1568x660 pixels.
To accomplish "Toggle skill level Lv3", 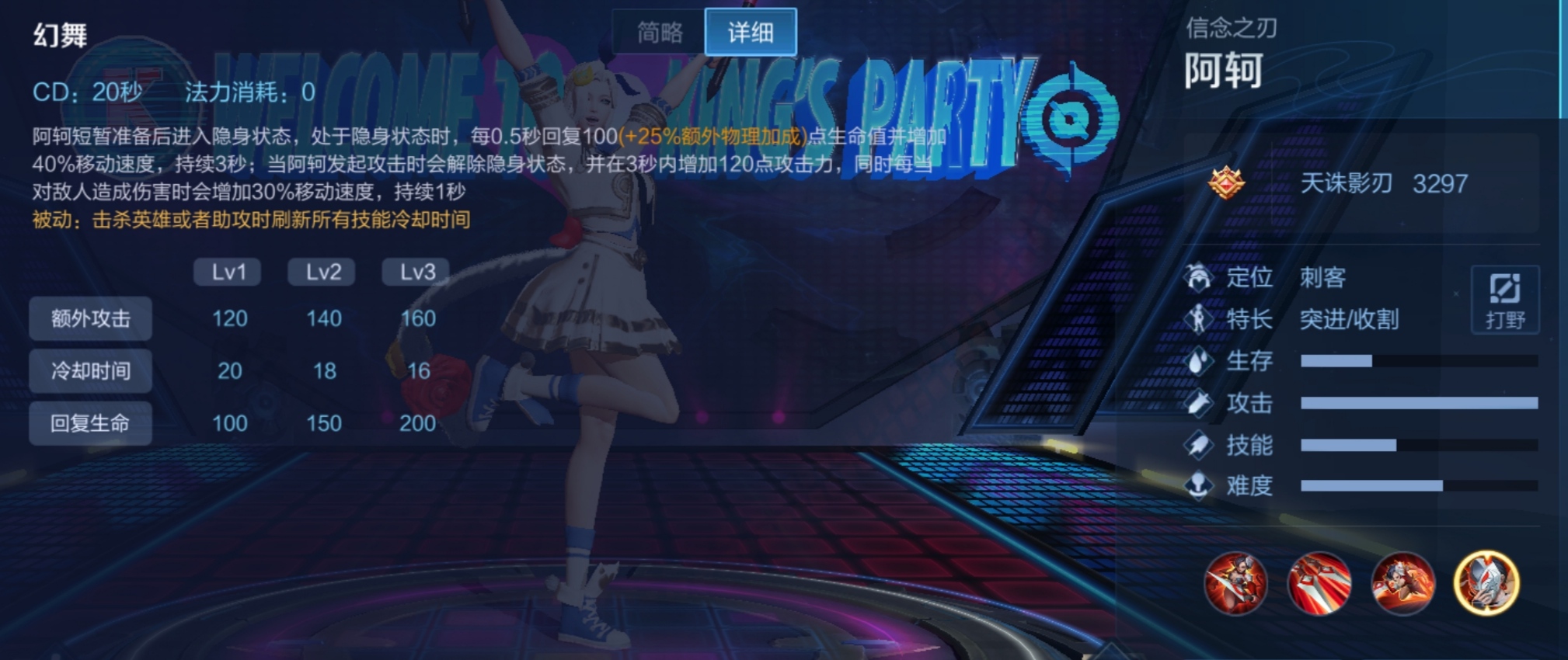I will point(416,272).
